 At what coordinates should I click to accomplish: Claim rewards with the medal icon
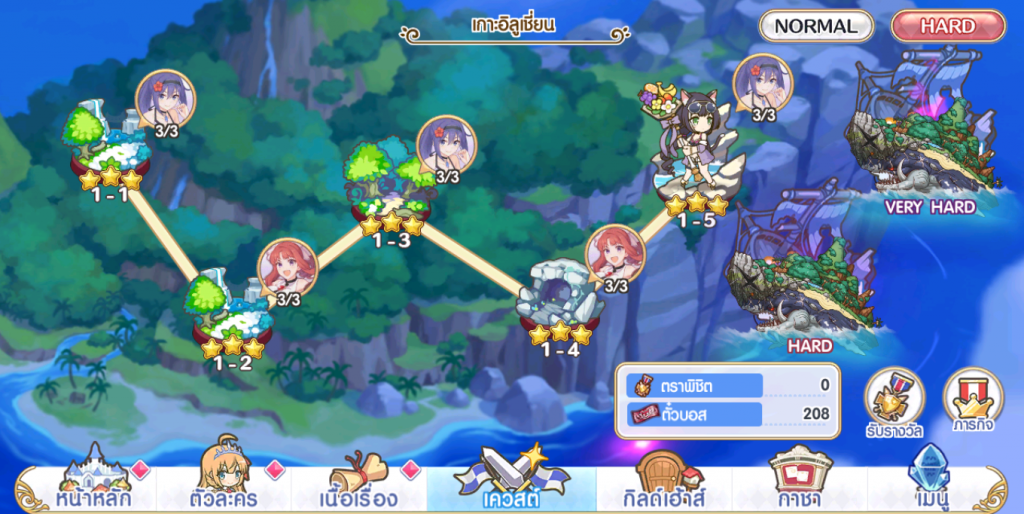tap(894, 402)
